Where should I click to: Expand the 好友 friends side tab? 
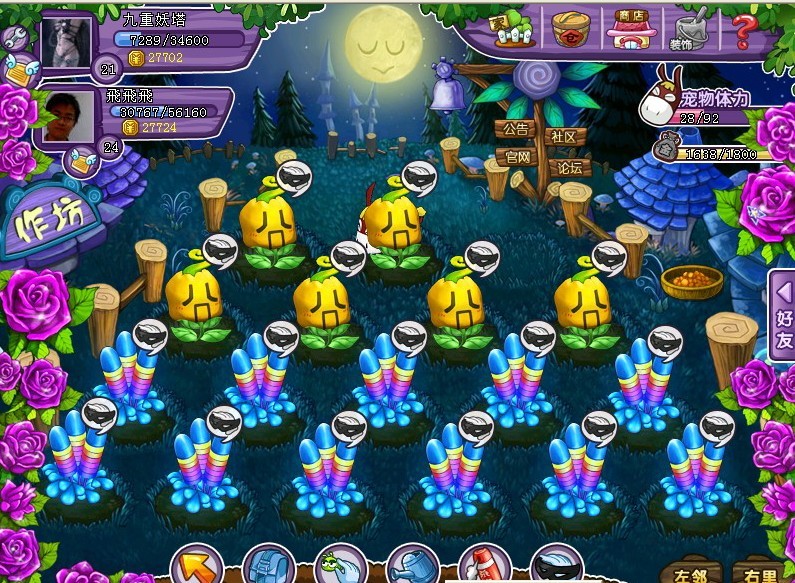tap(783, 316)
